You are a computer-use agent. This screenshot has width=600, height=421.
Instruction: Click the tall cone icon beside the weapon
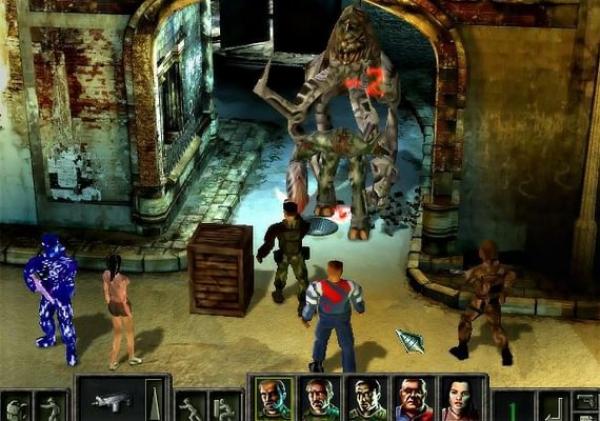click(x=153, y=399)
